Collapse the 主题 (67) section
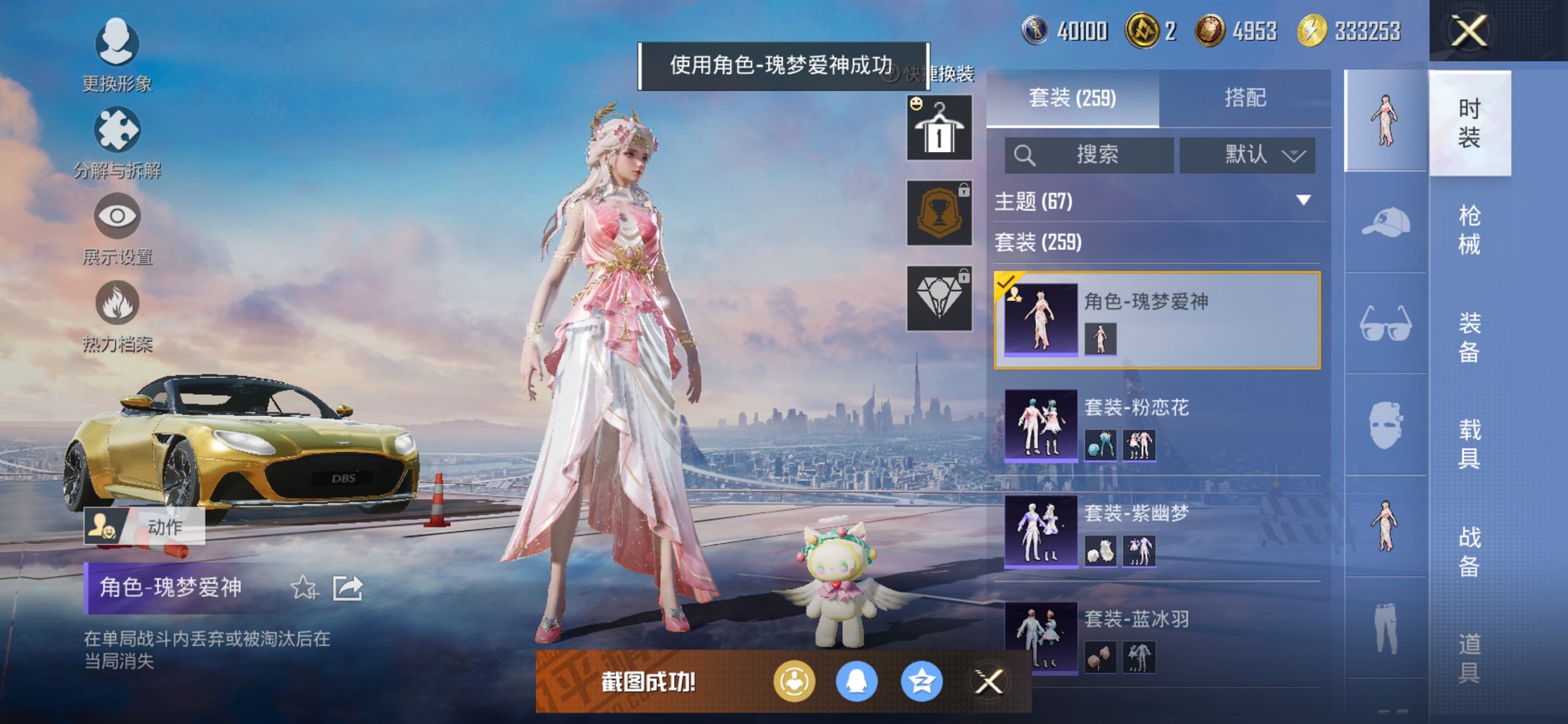The image size is (1568, 724). coord(1304,202)
